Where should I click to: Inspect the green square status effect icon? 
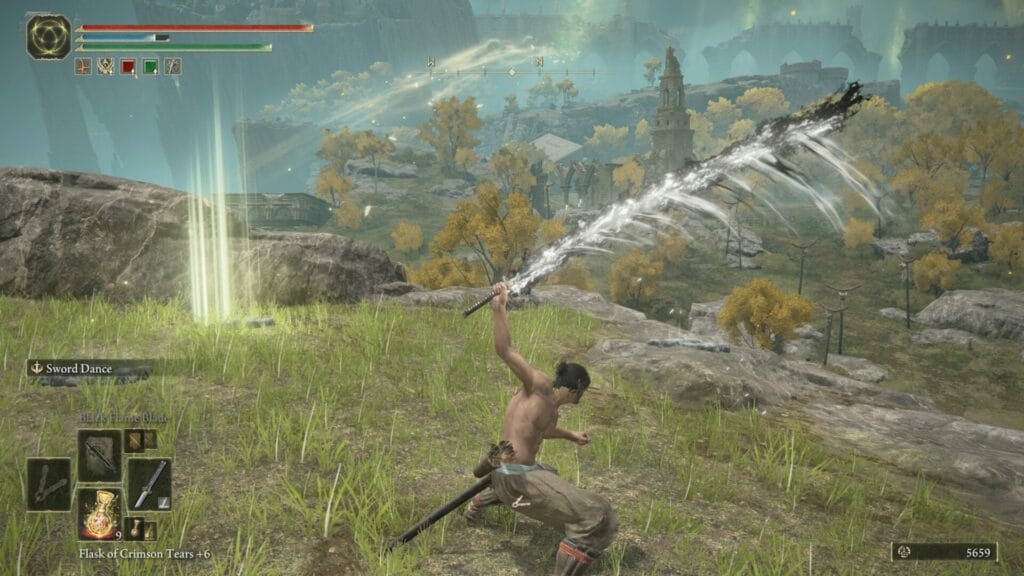150,67
